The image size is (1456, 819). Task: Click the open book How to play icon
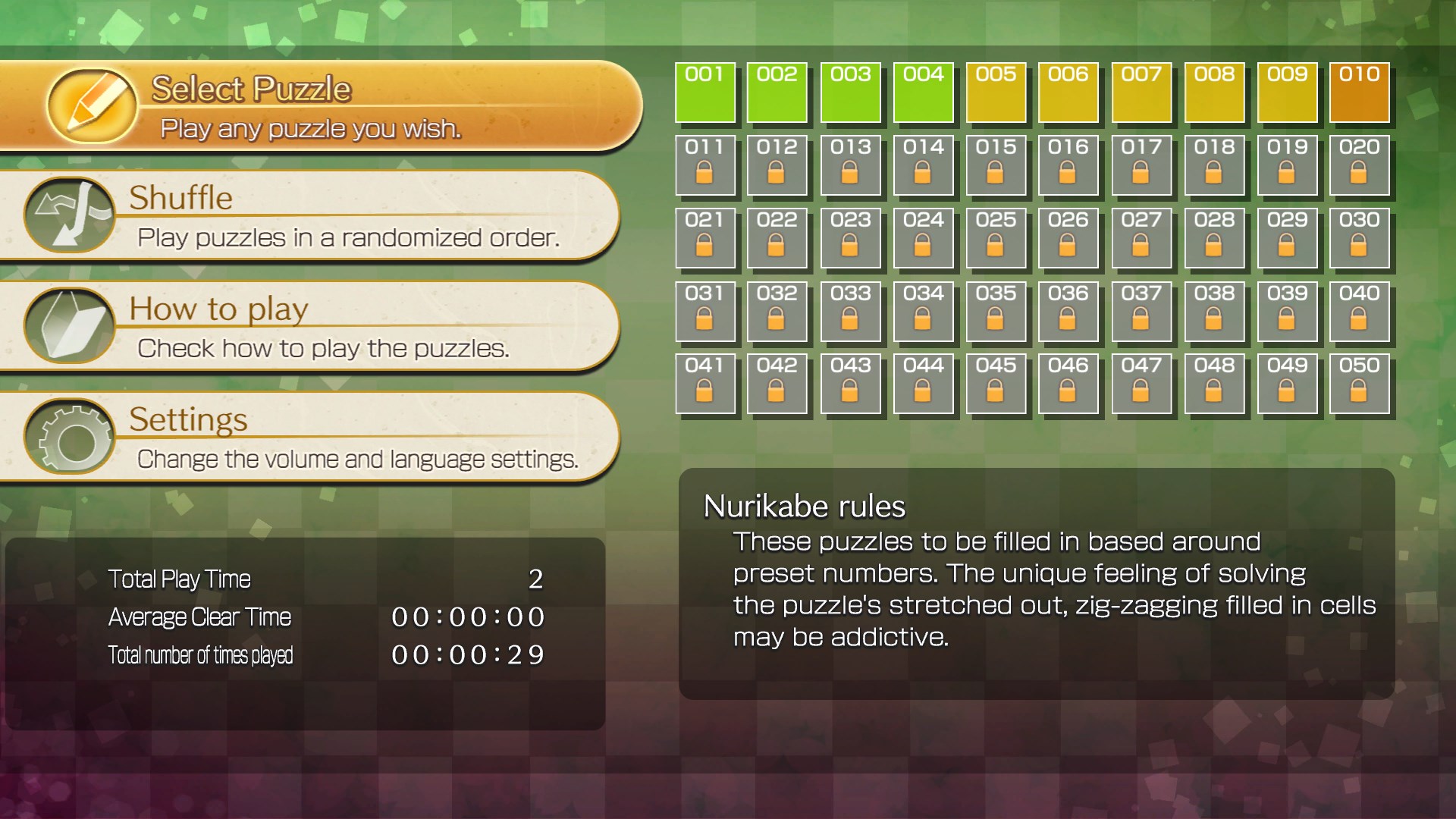pyautogui.click(x=70, y=325)
